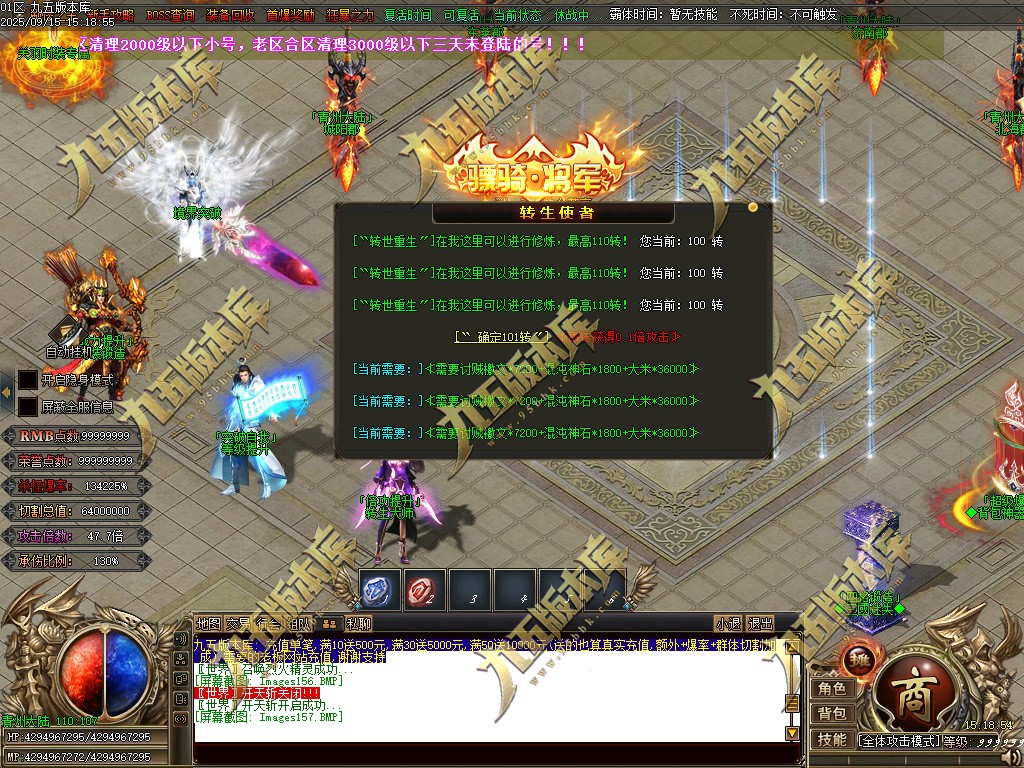1024x768 pixels.
Task: Open the BOSS查询 menu
Action: (170, 16)
